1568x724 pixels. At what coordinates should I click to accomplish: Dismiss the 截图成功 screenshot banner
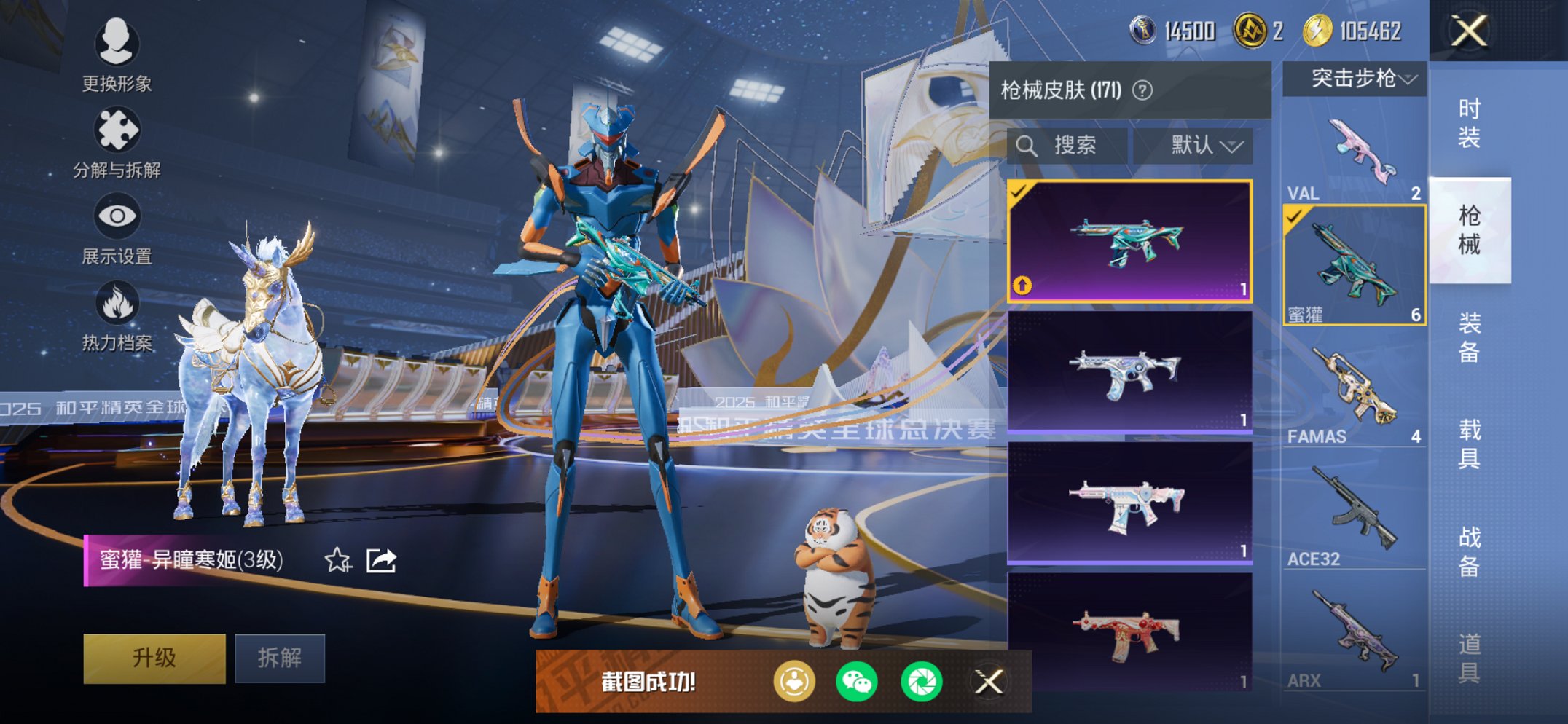point(989,682)
